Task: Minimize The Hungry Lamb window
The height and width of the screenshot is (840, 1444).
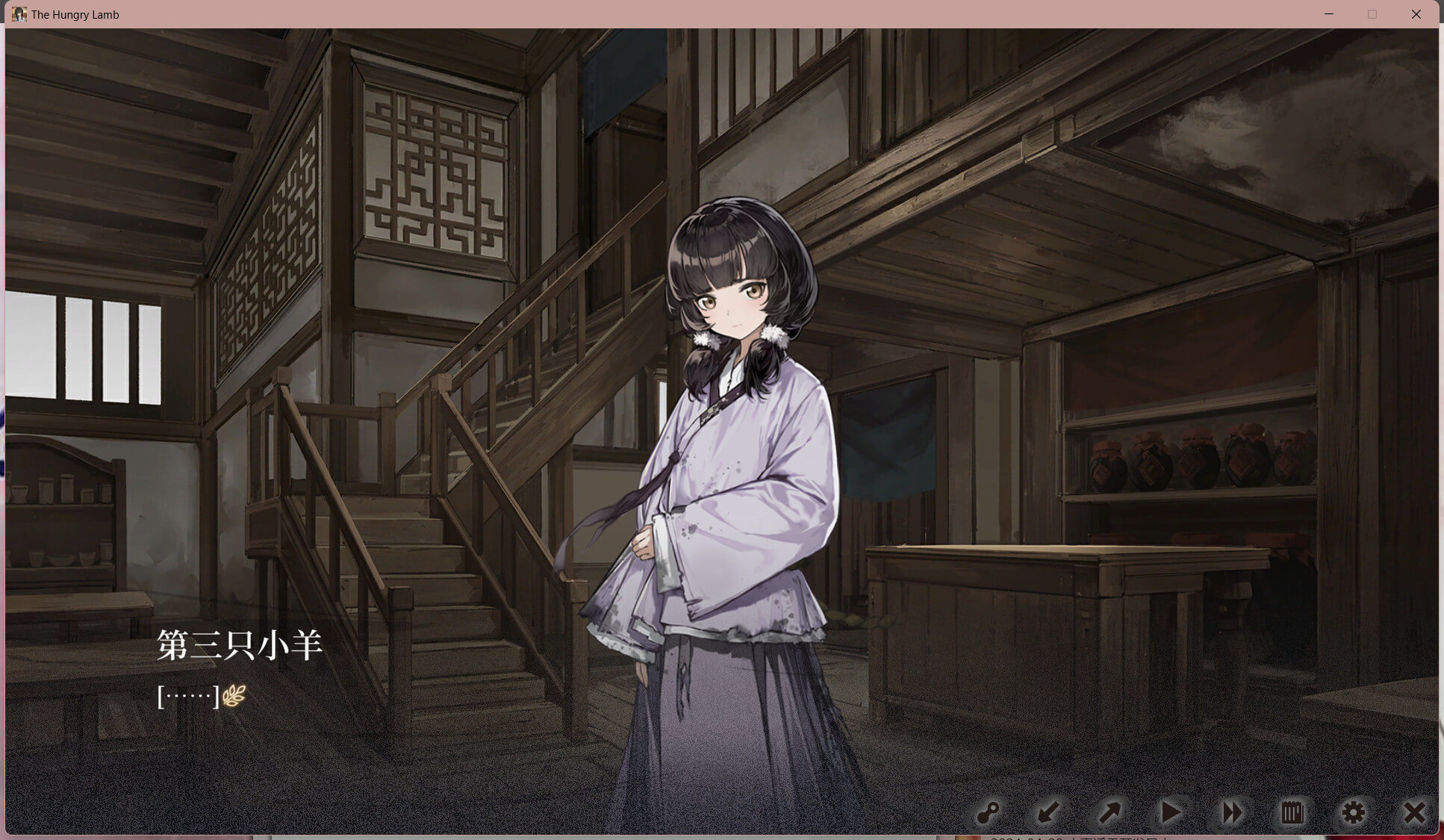Action: [1329, 14]
